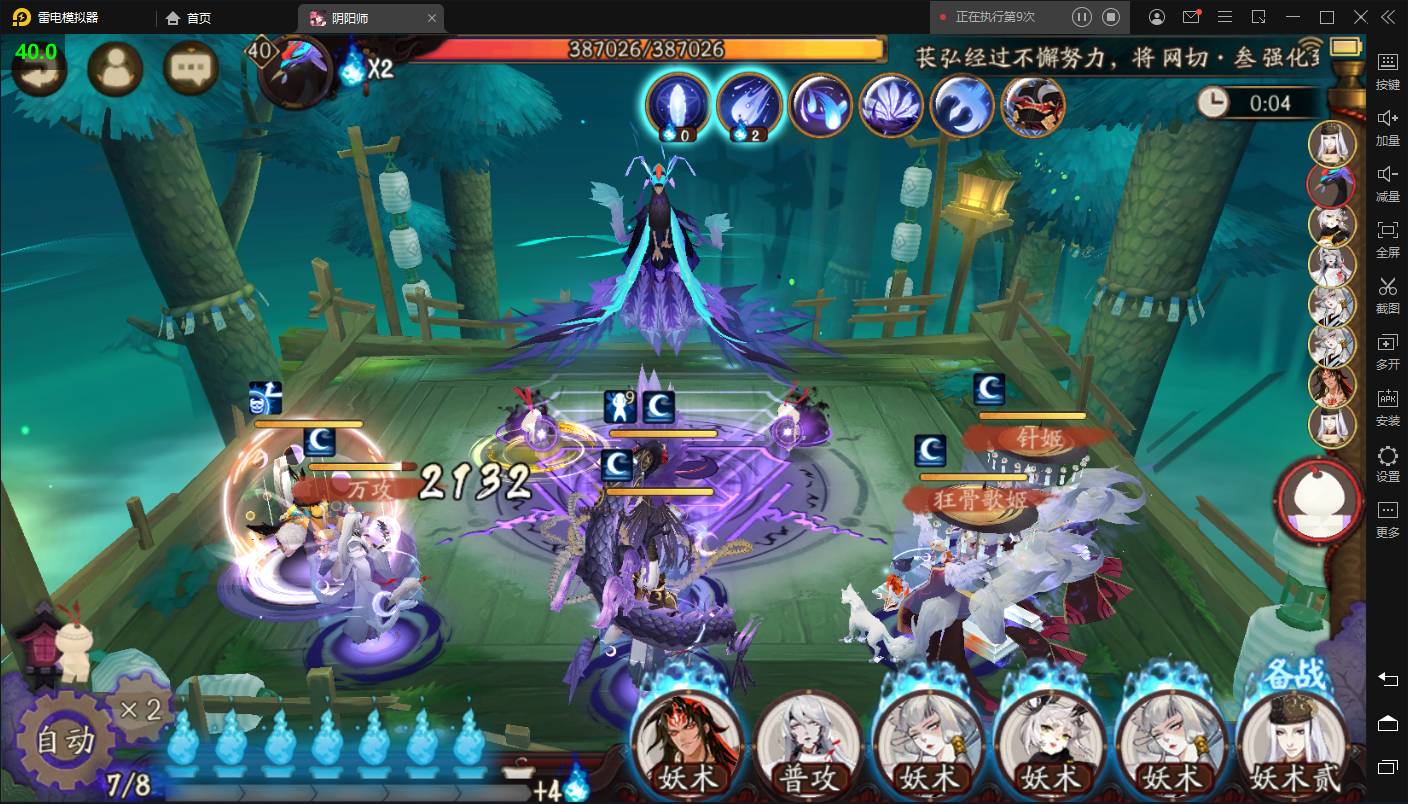
Task: Inspect the boss portrait with level 40 badge
Action: [x=296, y=70]
